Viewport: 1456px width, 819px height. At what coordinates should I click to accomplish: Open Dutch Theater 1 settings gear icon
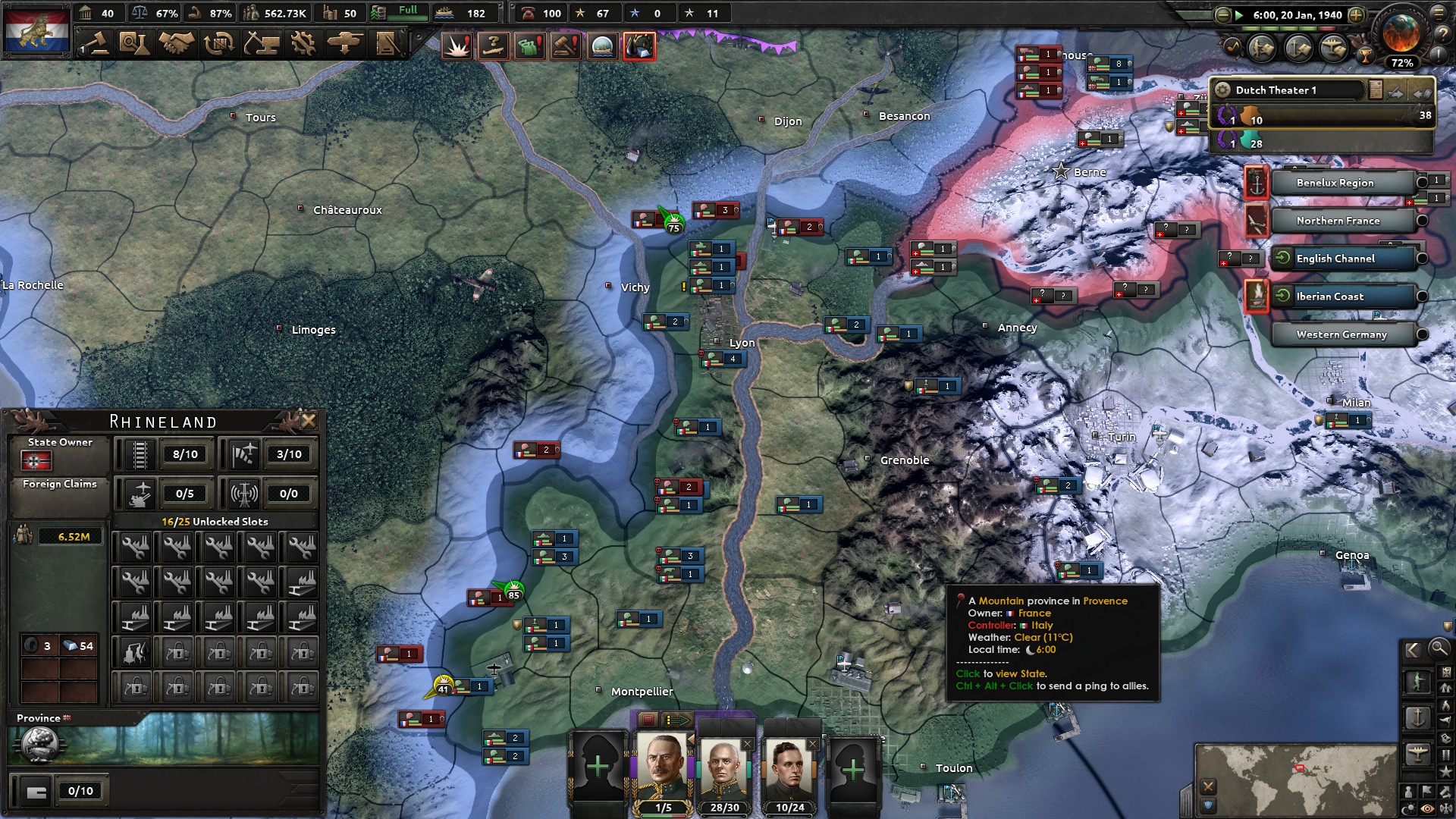click(x=1222, y=89)
